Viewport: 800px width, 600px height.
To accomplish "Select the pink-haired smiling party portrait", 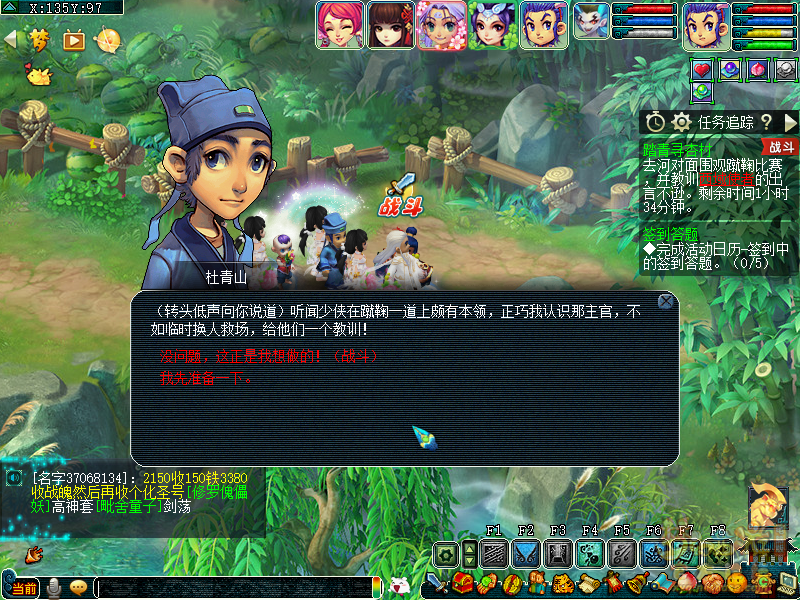I will (x=340, y=25).
